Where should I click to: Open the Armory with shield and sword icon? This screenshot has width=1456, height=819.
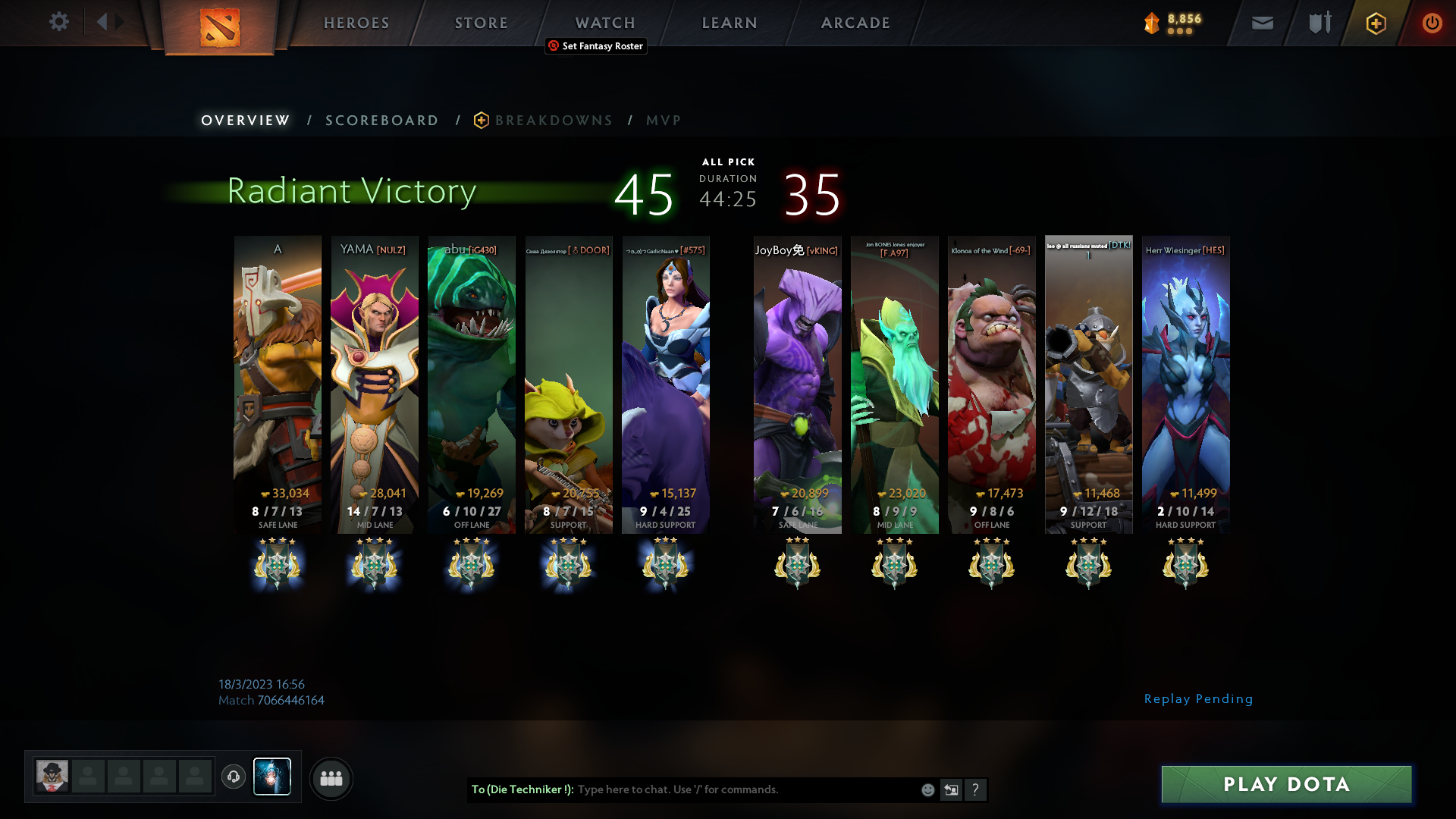pyautogui.click(x=1318, y=23)
